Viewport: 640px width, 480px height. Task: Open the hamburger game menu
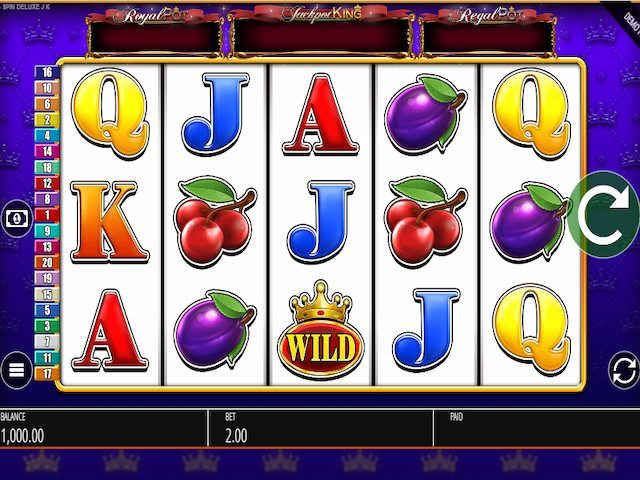click(17, 371)
